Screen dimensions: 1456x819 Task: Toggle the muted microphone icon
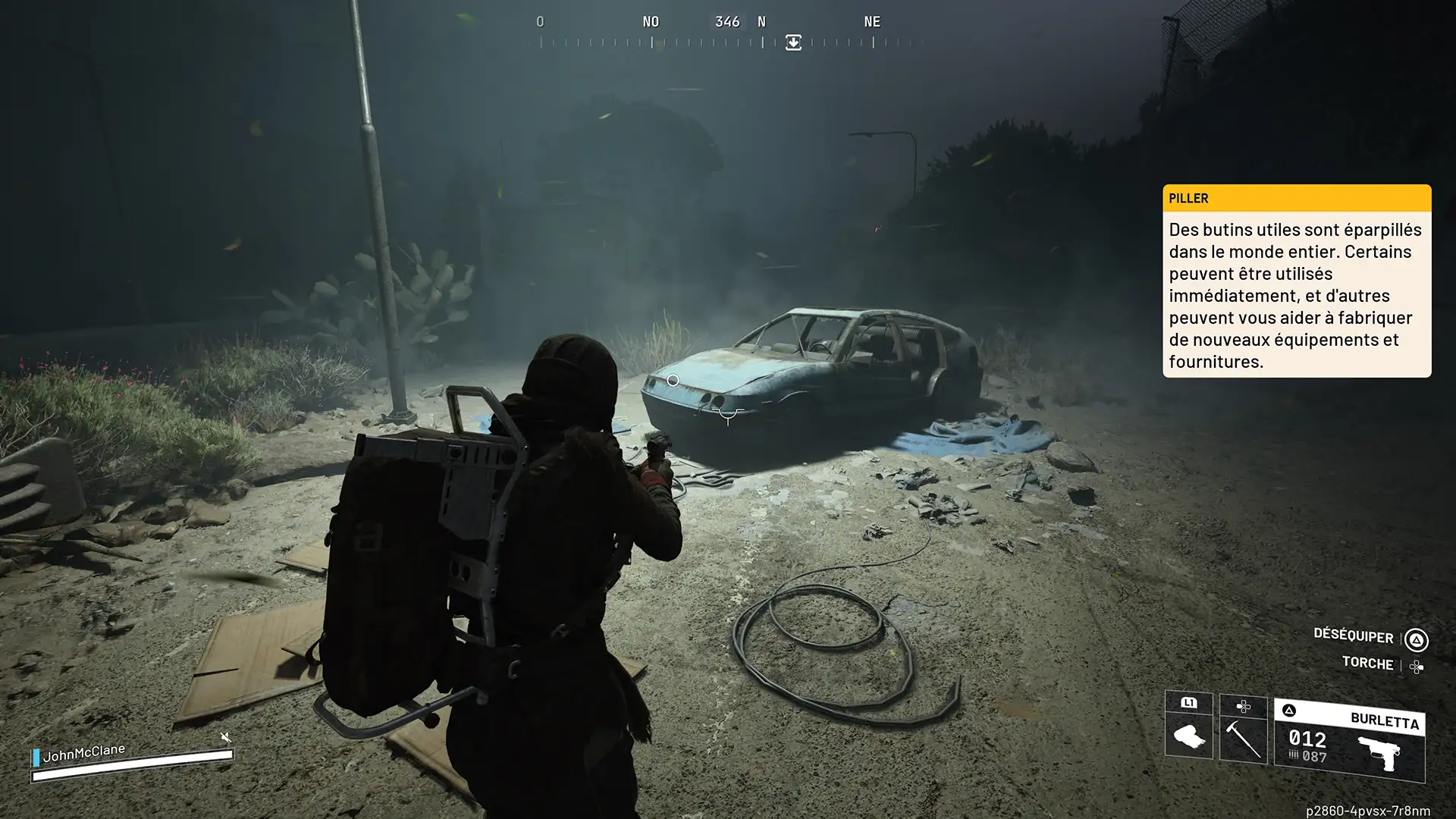coord(225,737)
